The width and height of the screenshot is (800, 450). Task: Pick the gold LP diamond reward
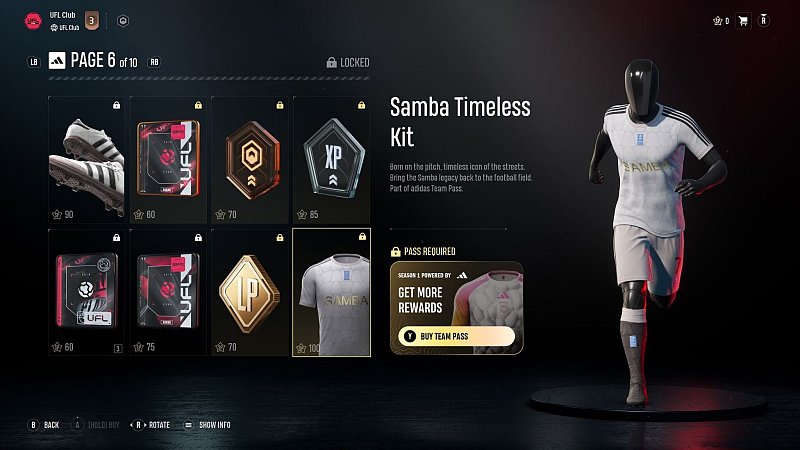pyautogui.click(x=249, y=292)
